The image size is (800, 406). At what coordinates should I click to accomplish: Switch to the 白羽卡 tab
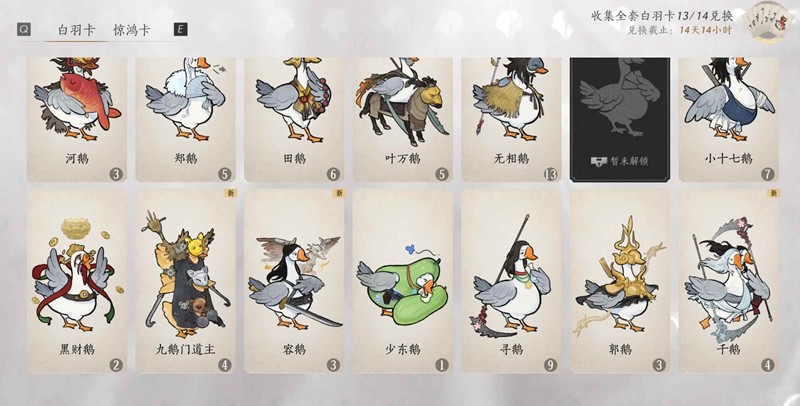74,30
